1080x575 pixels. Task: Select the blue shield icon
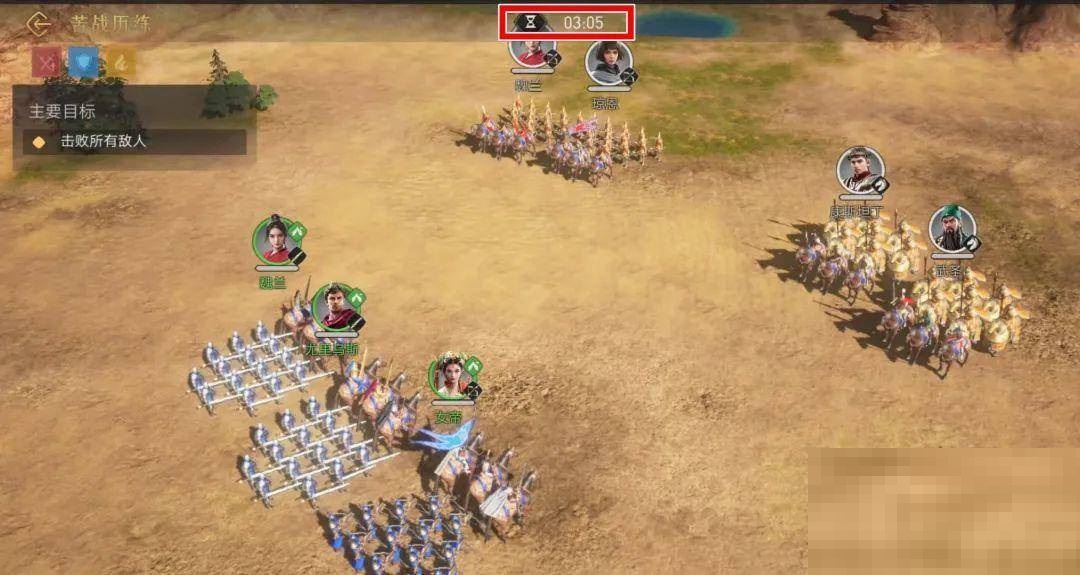click(83, 63)
